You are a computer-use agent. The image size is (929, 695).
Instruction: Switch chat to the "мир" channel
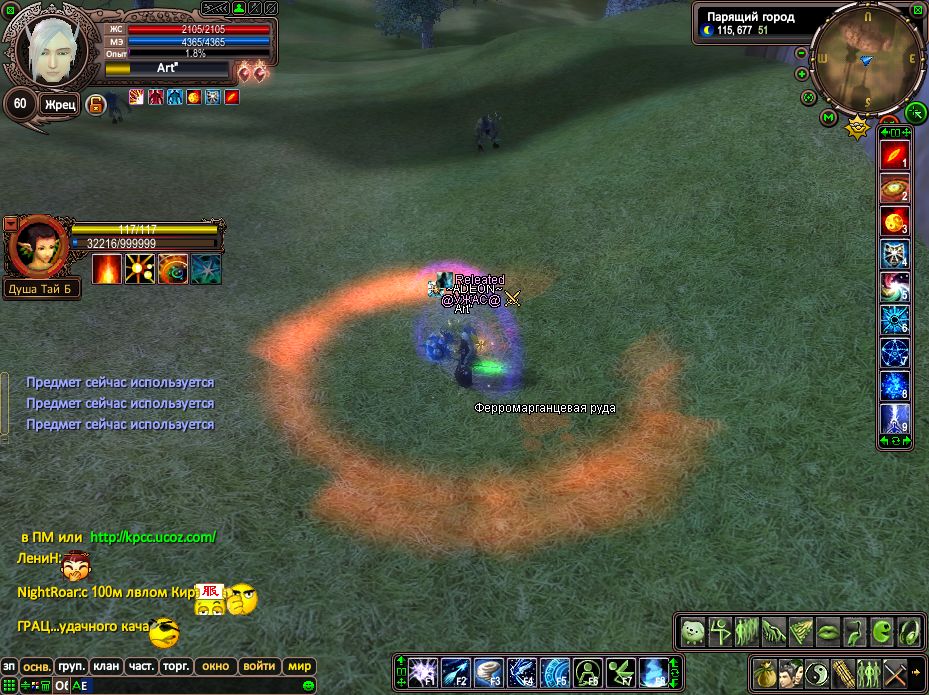point(299,666)
